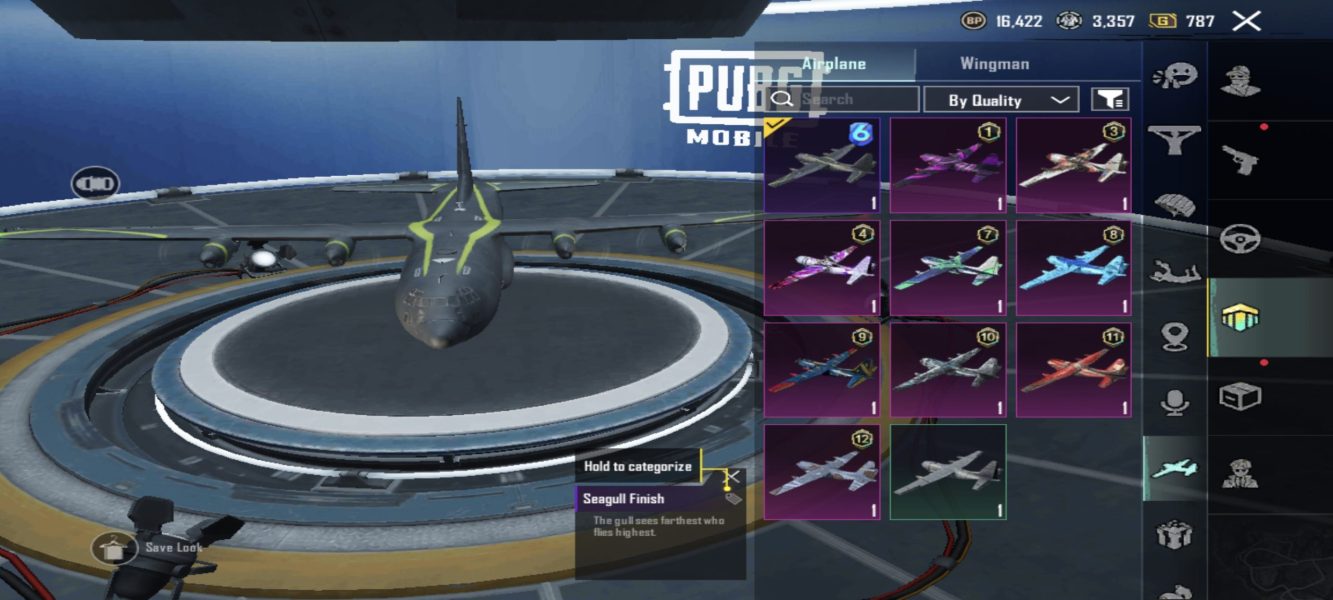Viewport: 1333px width, 600px height.
Task: Select the red airplane finish numbered 11
Action: 1073,370
